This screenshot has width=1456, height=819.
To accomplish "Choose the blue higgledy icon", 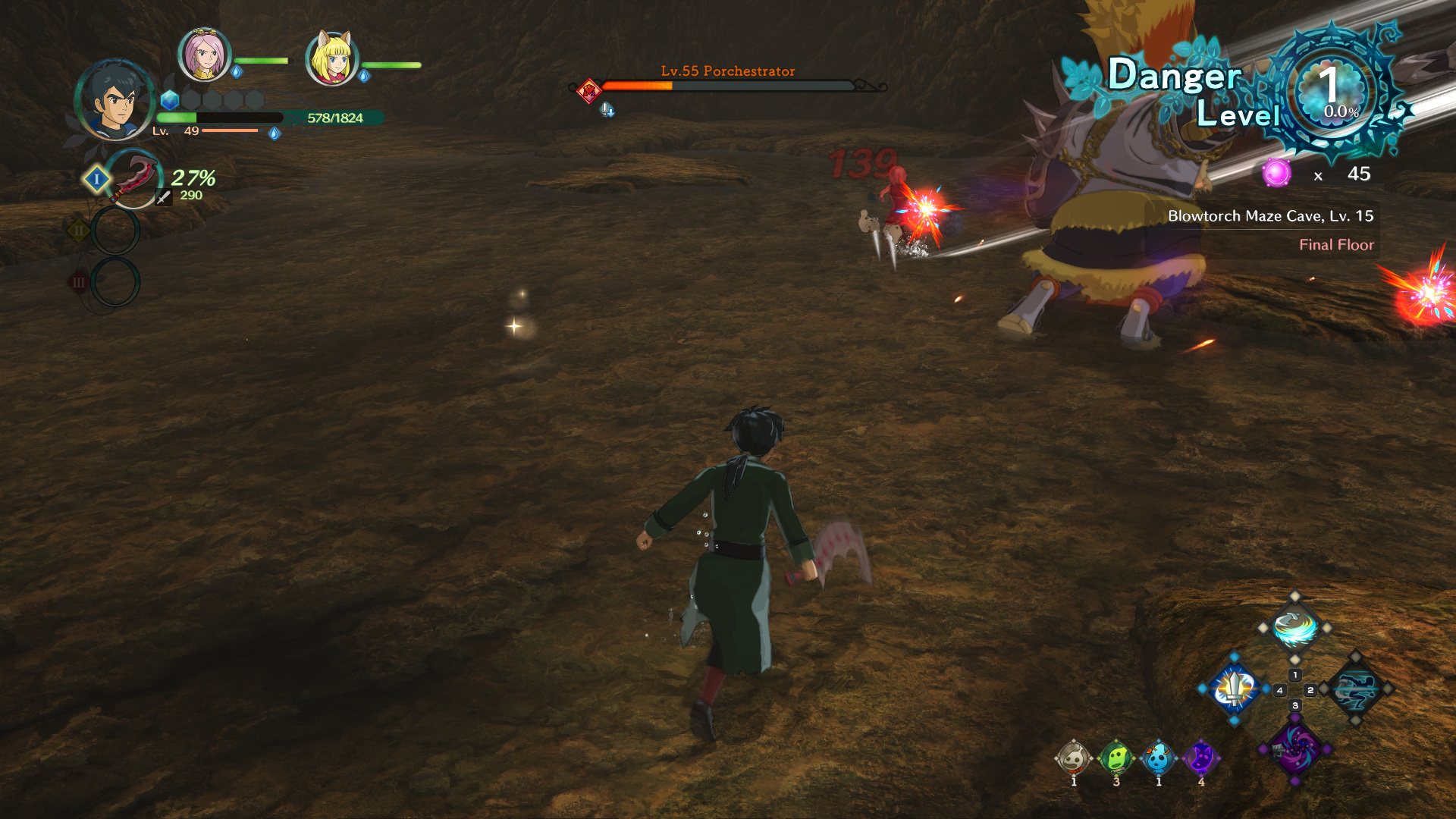I will (x=1158, y=758).
